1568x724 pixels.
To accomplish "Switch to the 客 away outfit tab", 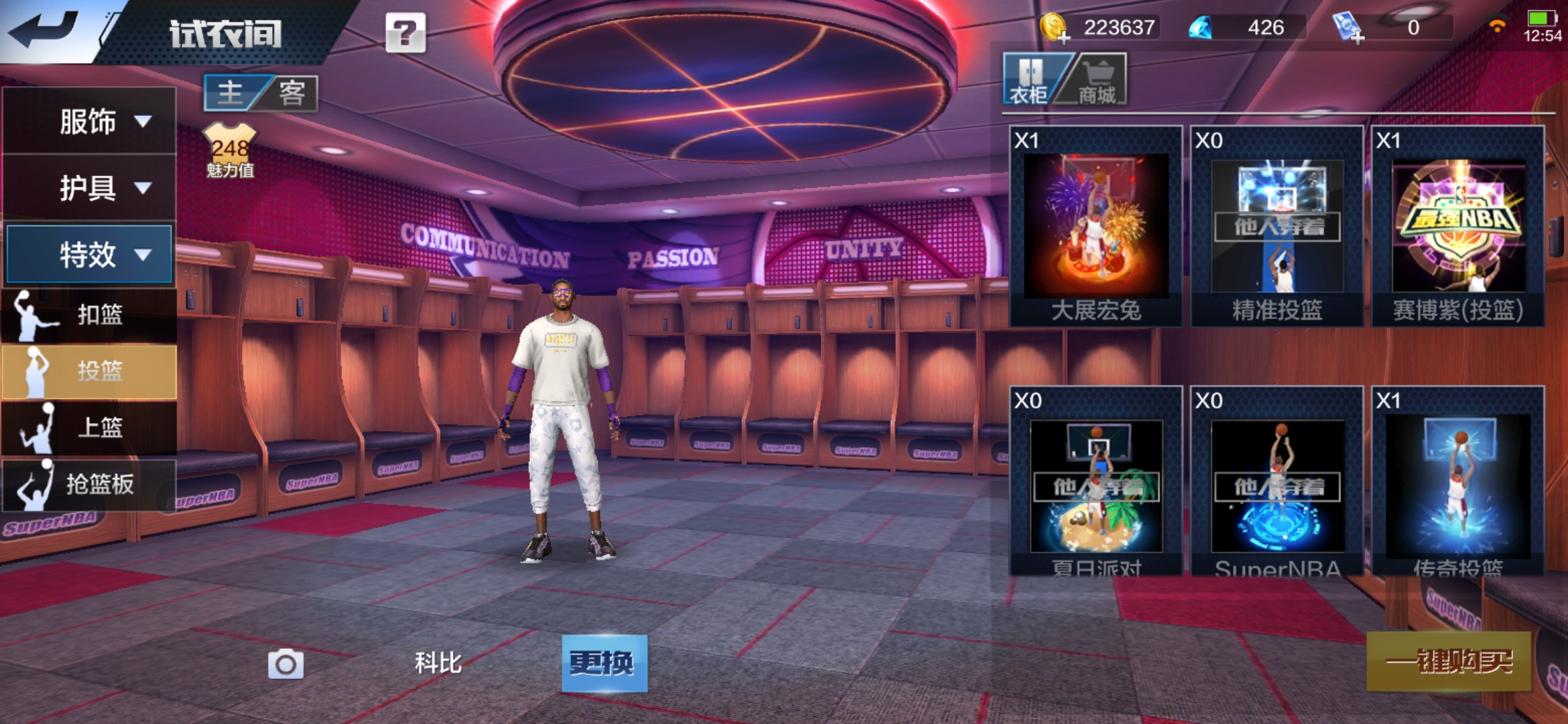I will [x=292, y=93].
